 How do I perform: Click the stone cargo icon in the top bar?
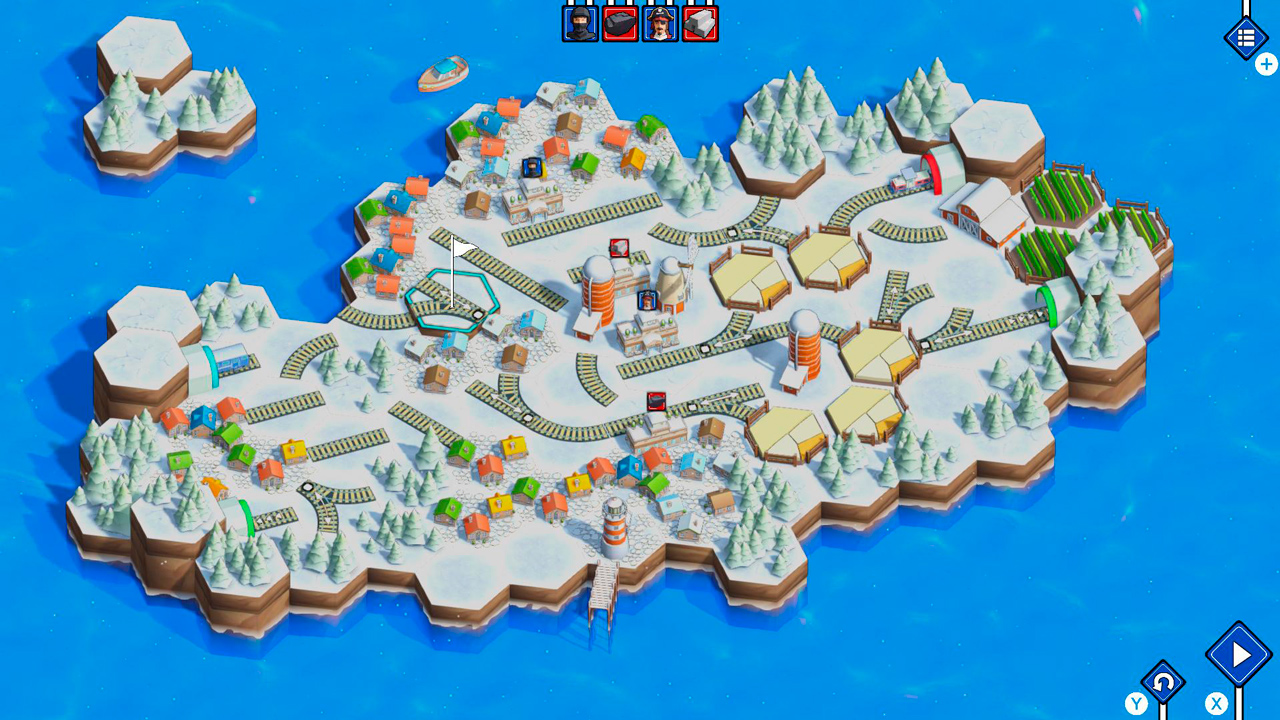point(698,23)
